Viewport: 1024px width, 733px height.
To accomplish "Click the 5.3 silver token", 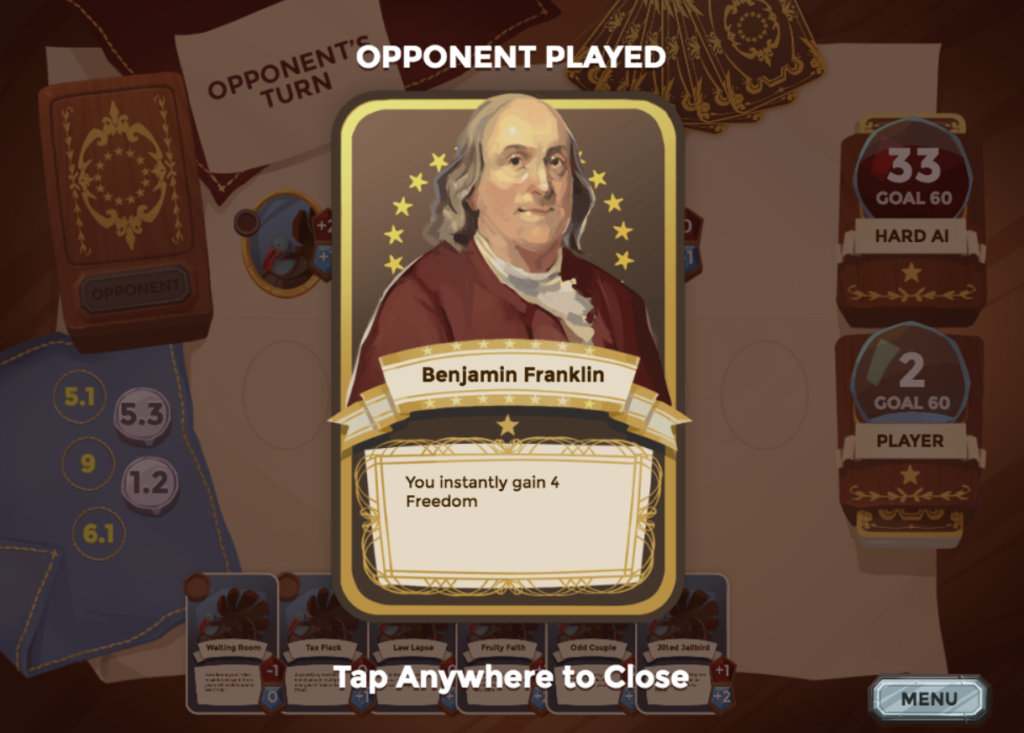I will click(x=141, y=414).
